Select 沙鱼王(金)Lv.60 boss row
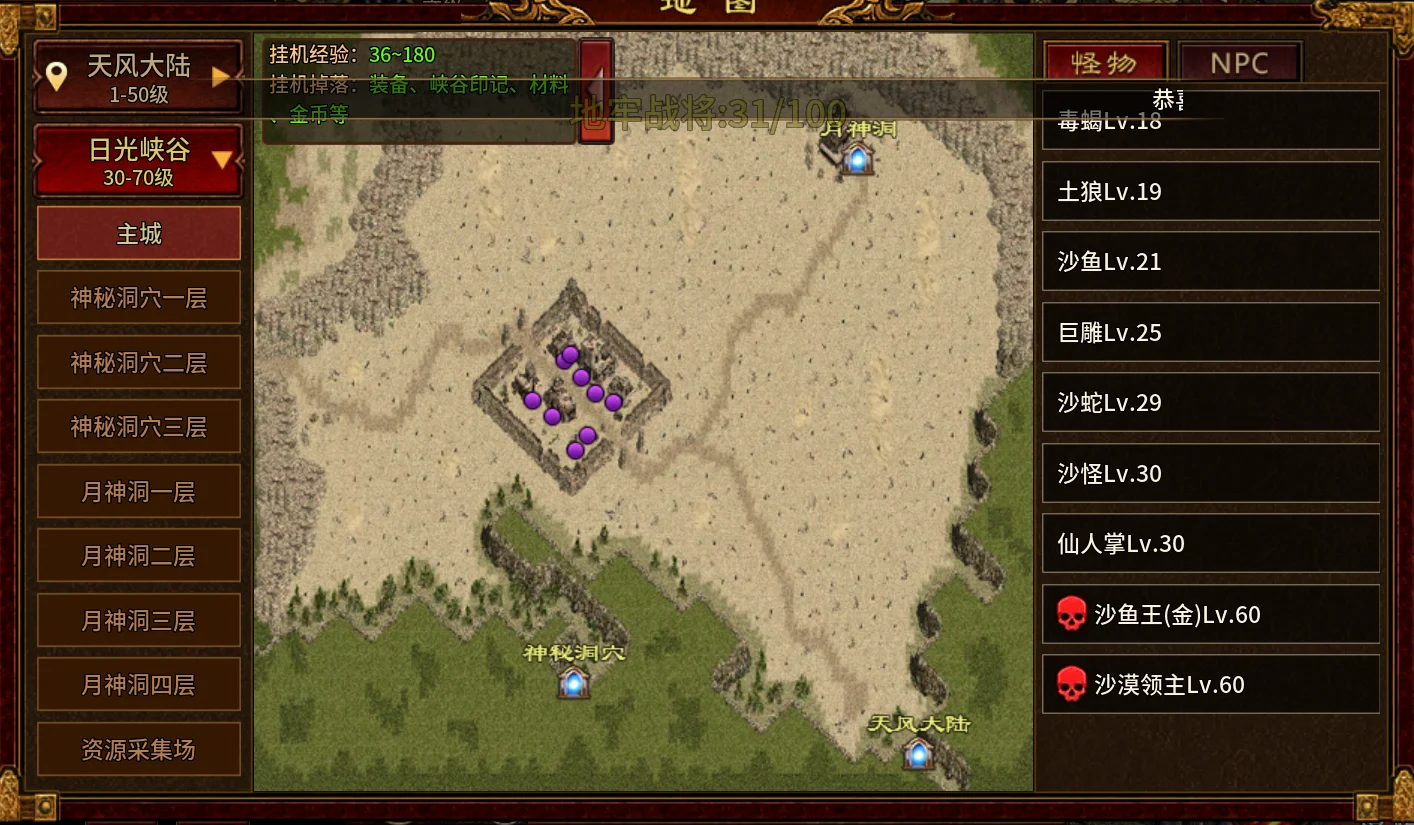 1210,614
